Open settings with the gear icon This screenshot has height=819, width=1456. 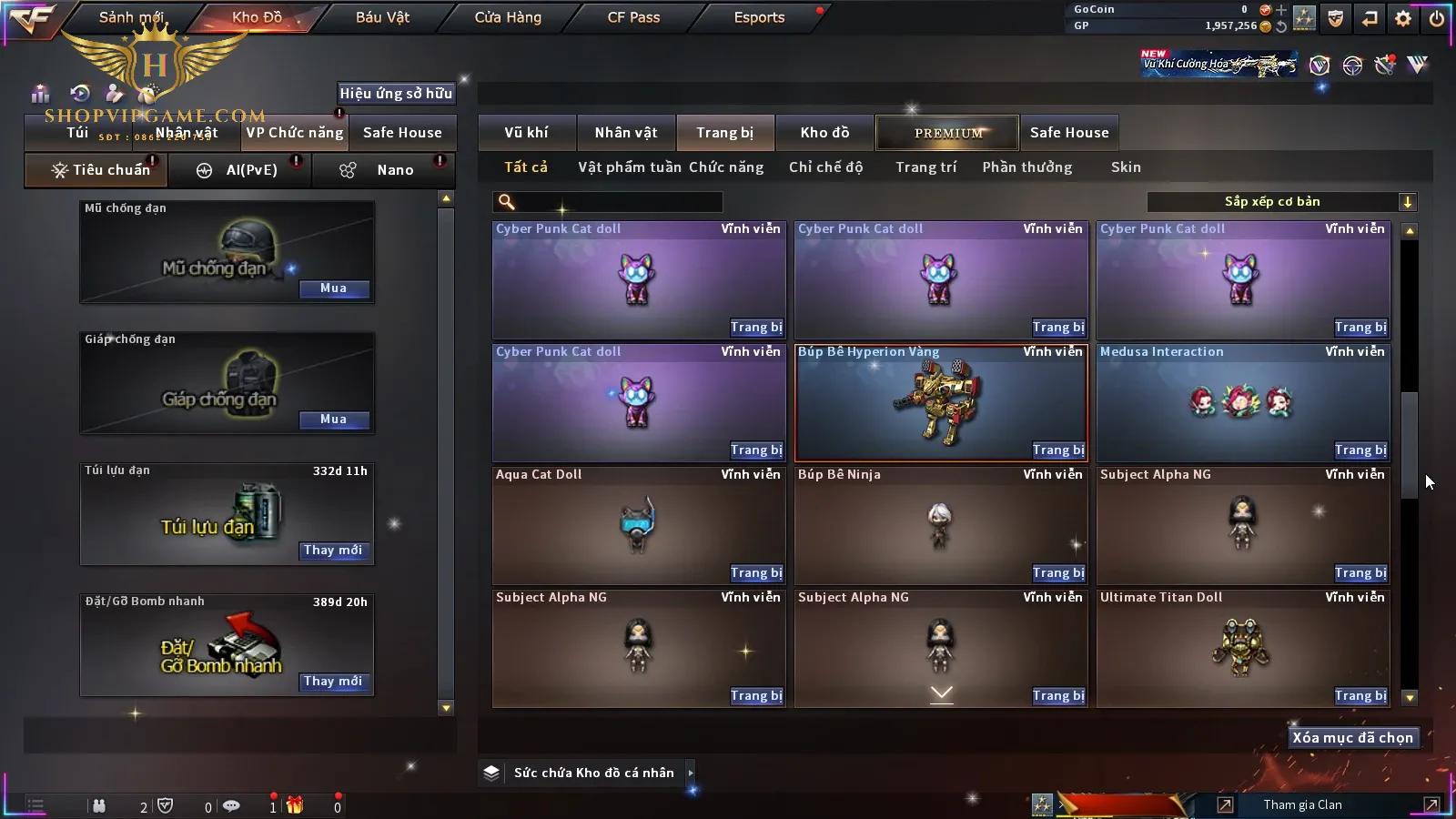[1403, 18]
